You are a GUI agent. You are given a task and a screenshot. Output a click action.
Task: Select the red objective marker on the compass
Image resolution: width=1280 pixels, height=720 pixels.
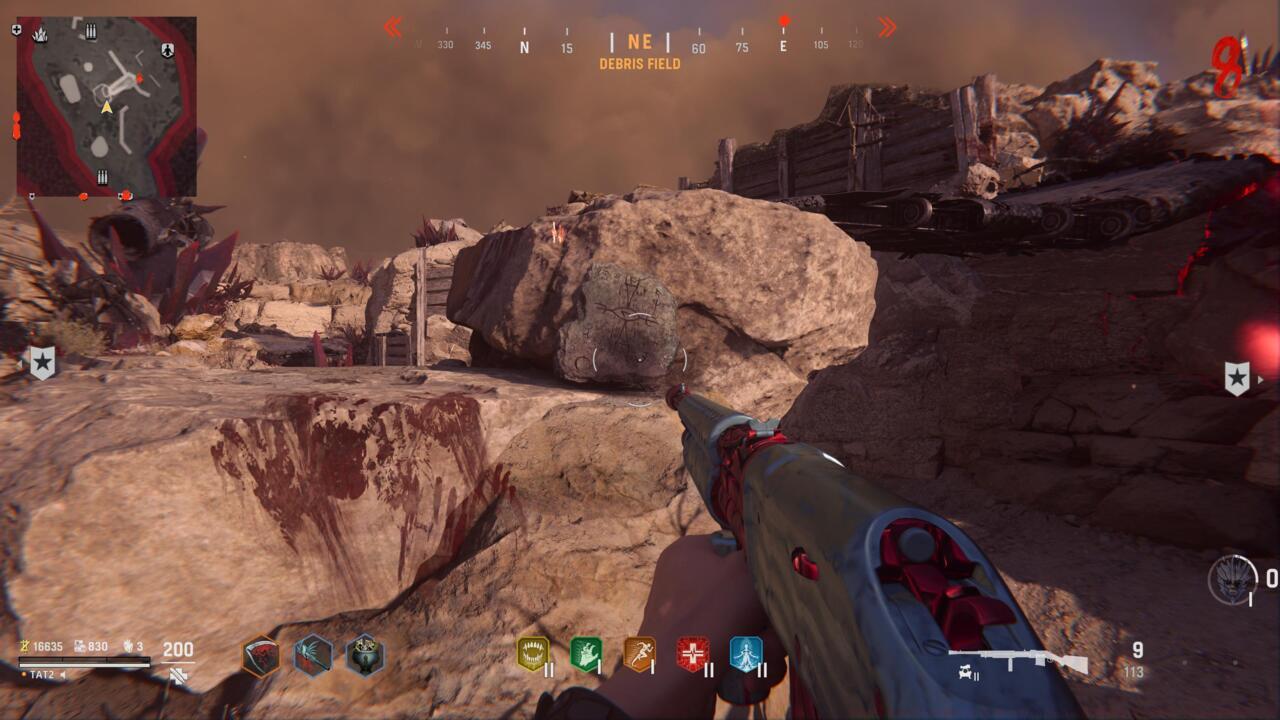[784, 21]
